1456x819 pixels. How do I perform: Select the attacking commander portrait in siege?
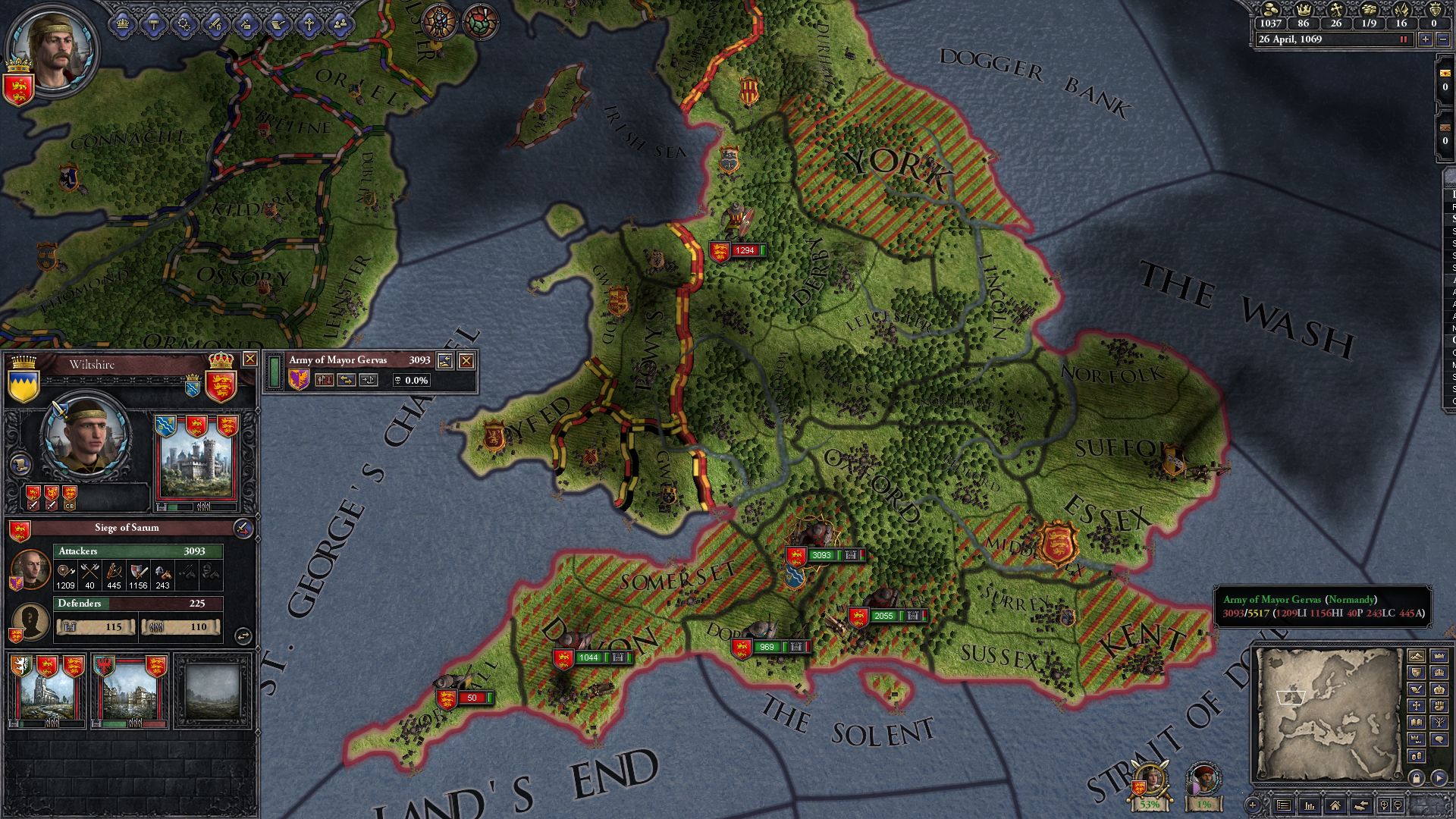coord(31,570)
